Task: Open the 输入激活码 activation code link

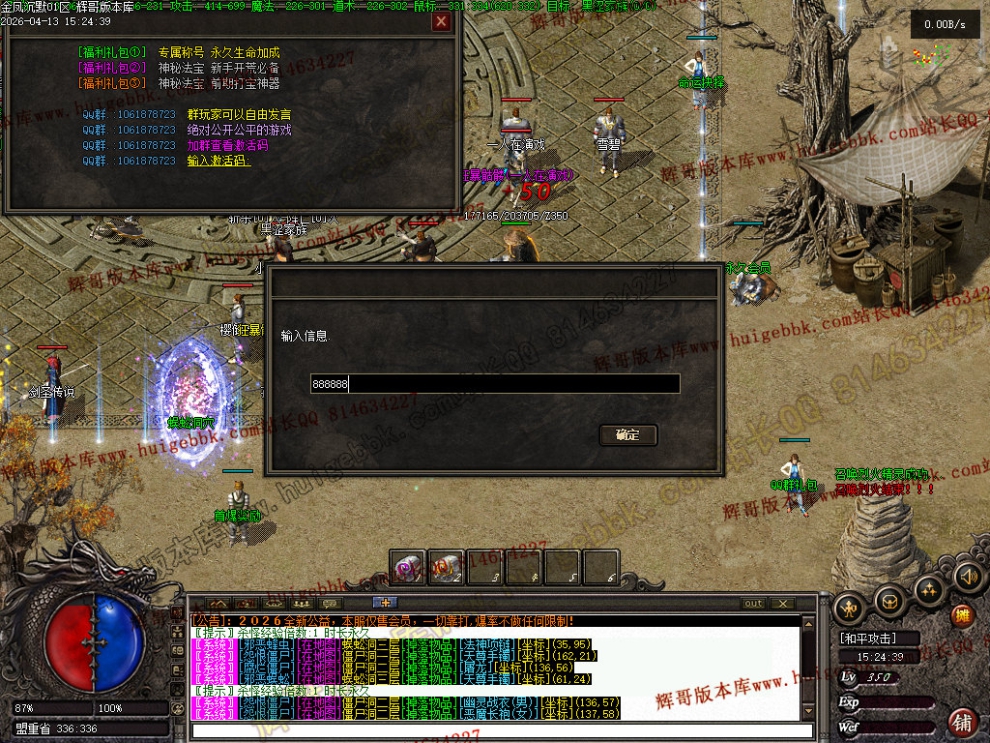Action: tap(218, 161)
